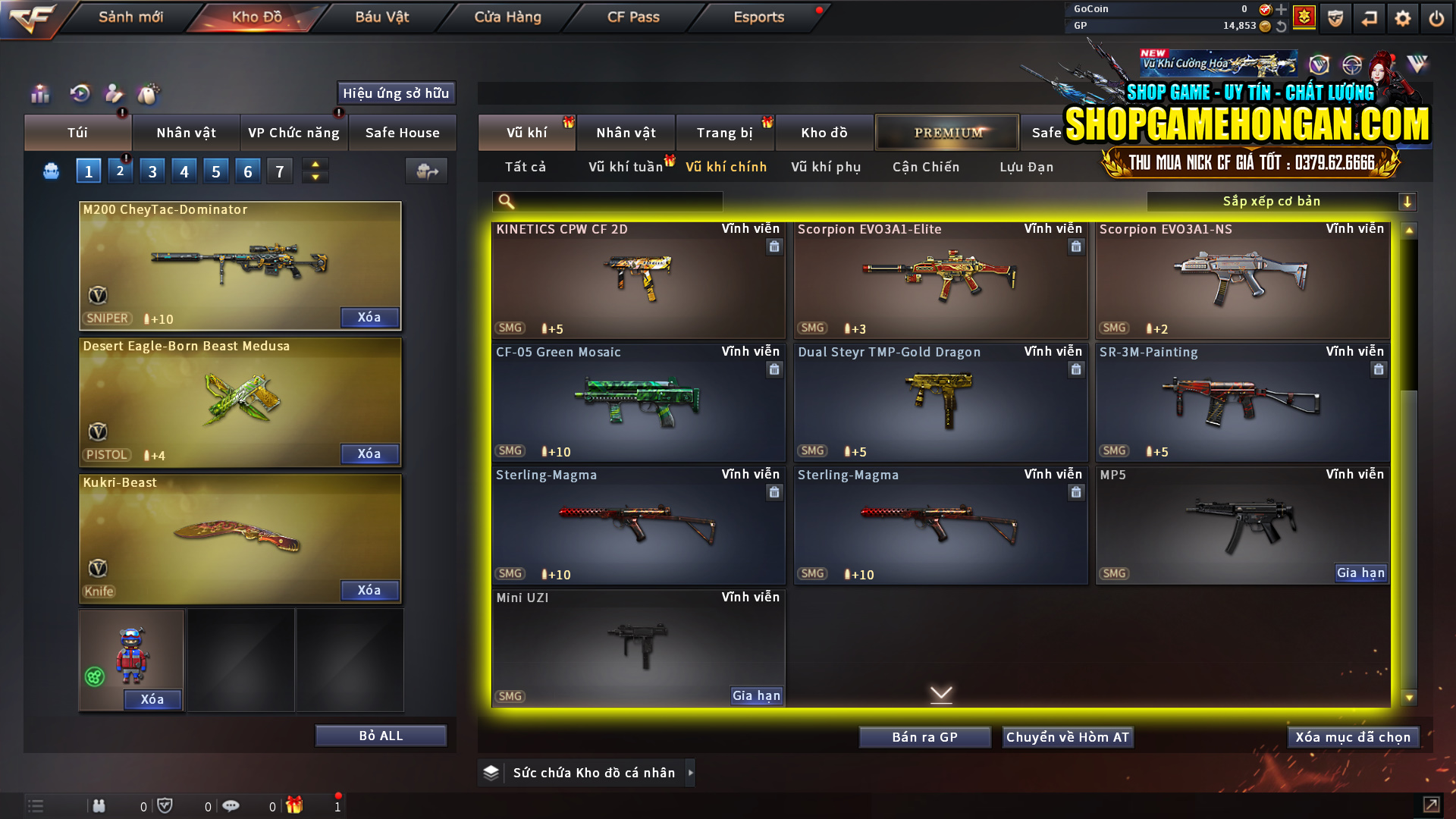Screen dimensions: 1456x819
Task: Click the replay history icon near Hiệu ứng sở hữu
Action: (80, 93)
